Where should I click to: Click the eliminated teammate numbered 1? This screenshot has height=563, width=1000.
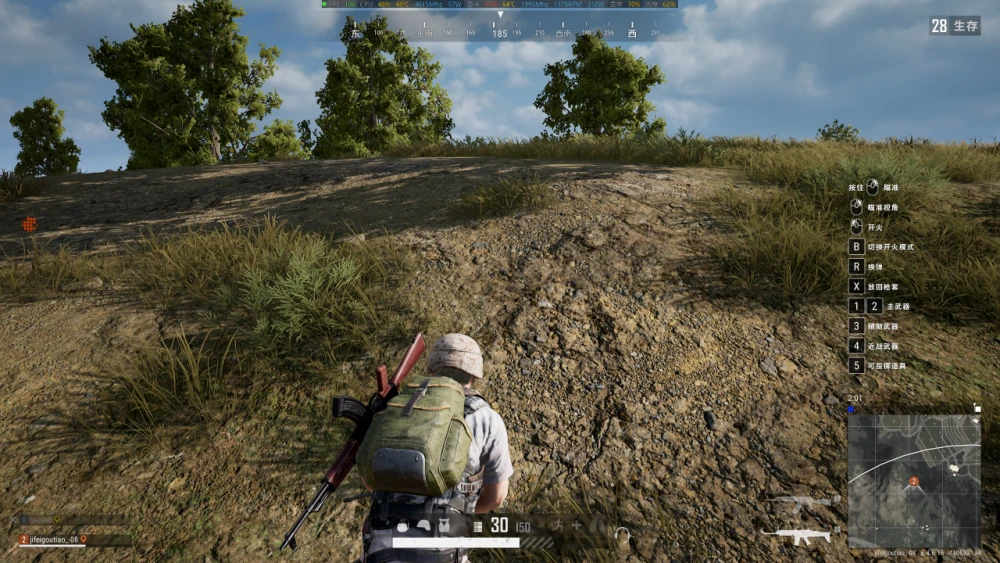click(x=40, y=520)
